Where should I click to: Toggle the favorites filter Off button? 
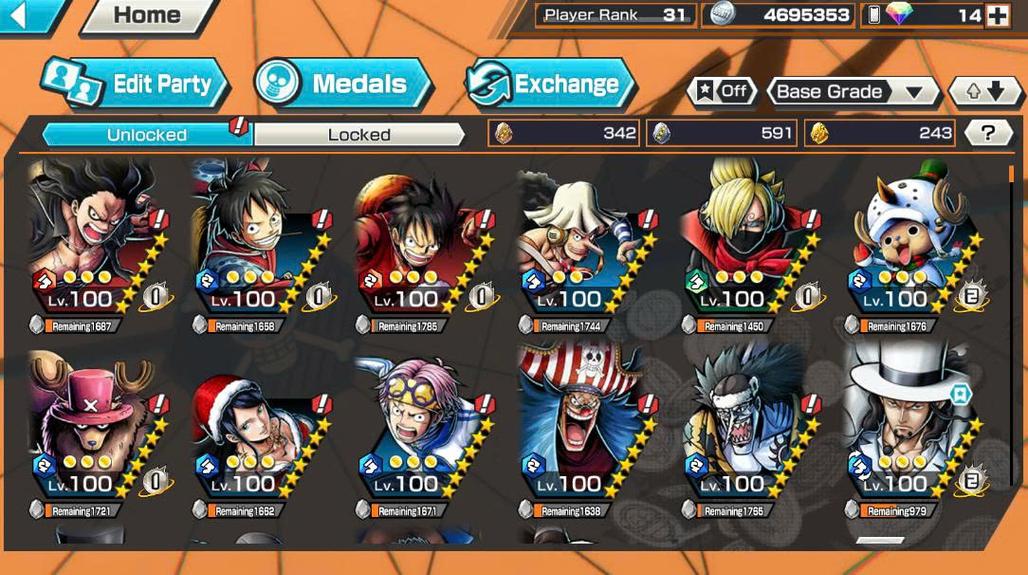pos(722,92)
